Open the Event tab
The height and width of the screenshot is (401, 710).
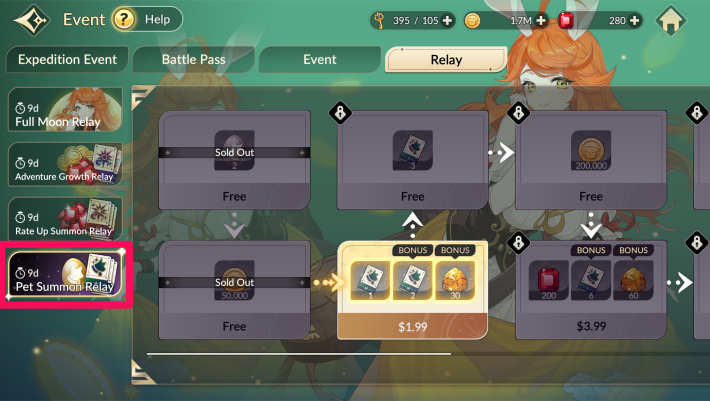[x=319, y=60]
